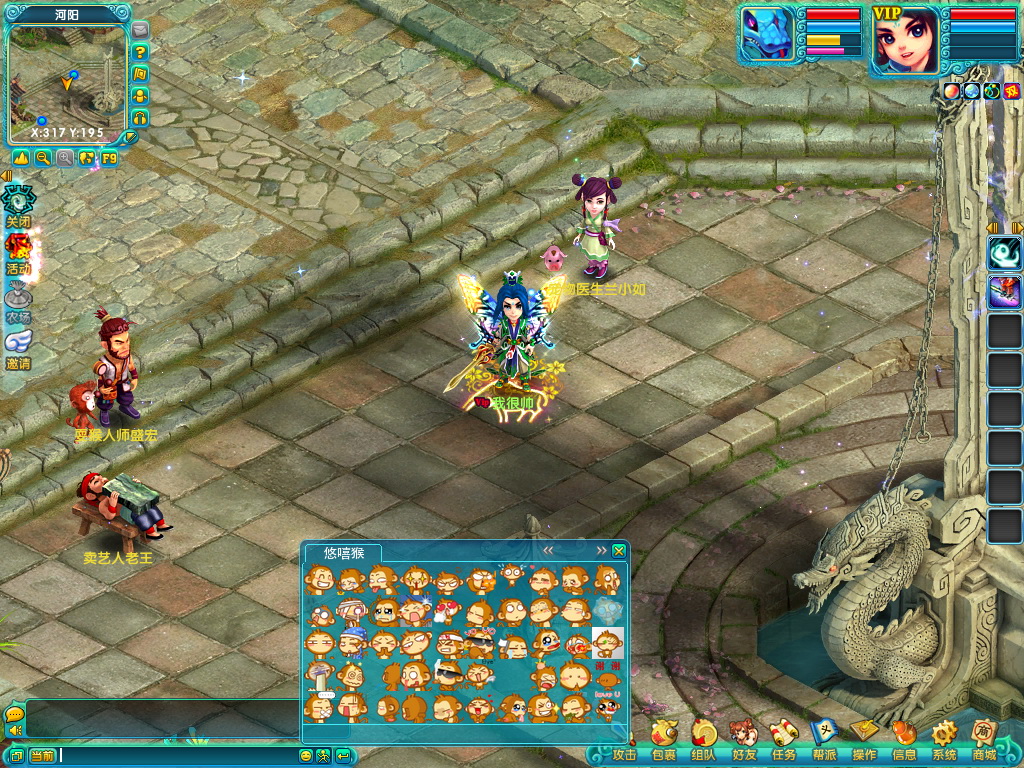
Task: Open the 系统 system settings gear
Action: tap(944, 739)
